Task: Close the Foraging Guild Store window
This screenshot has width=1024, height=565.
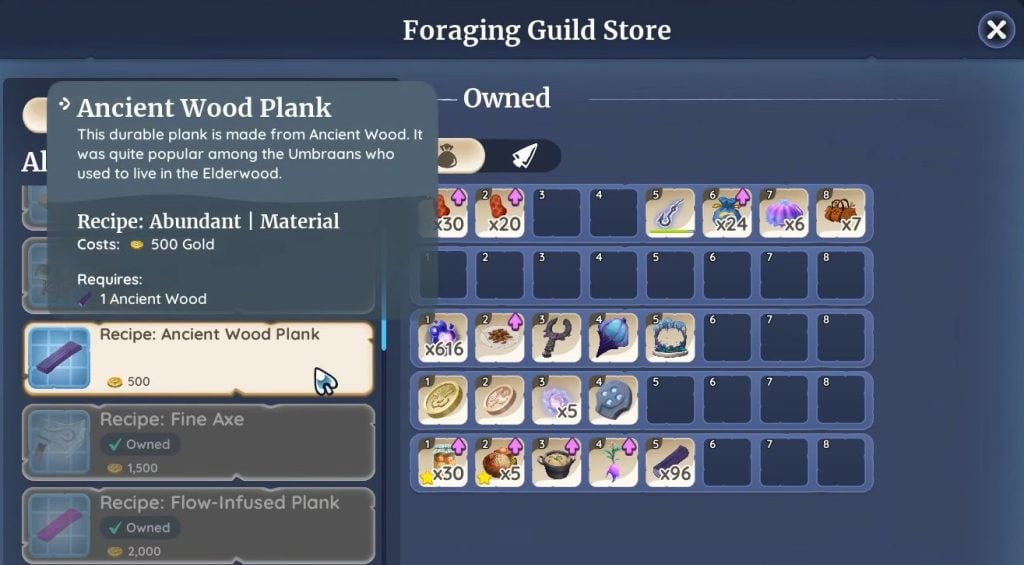Action: (x=996, y=31)
